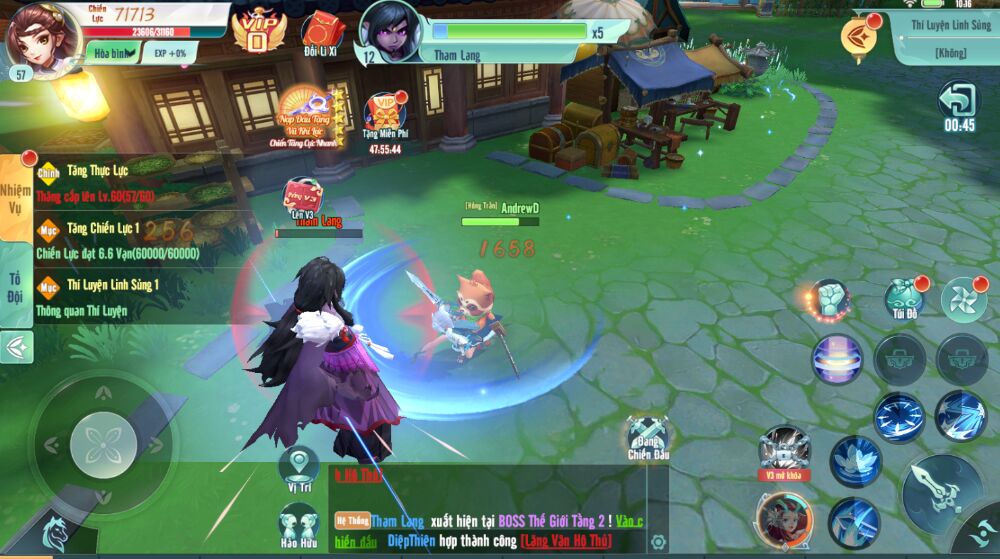Use the sword basic attack button

pyautogui.click(x=941, y=492)
